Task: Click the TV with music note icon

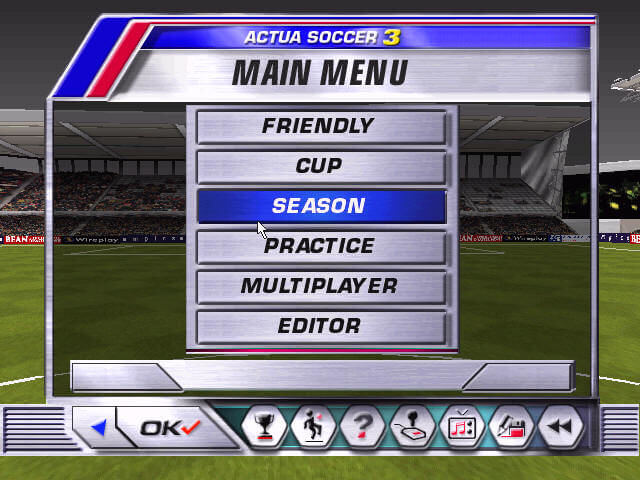Action: (462, 428)
